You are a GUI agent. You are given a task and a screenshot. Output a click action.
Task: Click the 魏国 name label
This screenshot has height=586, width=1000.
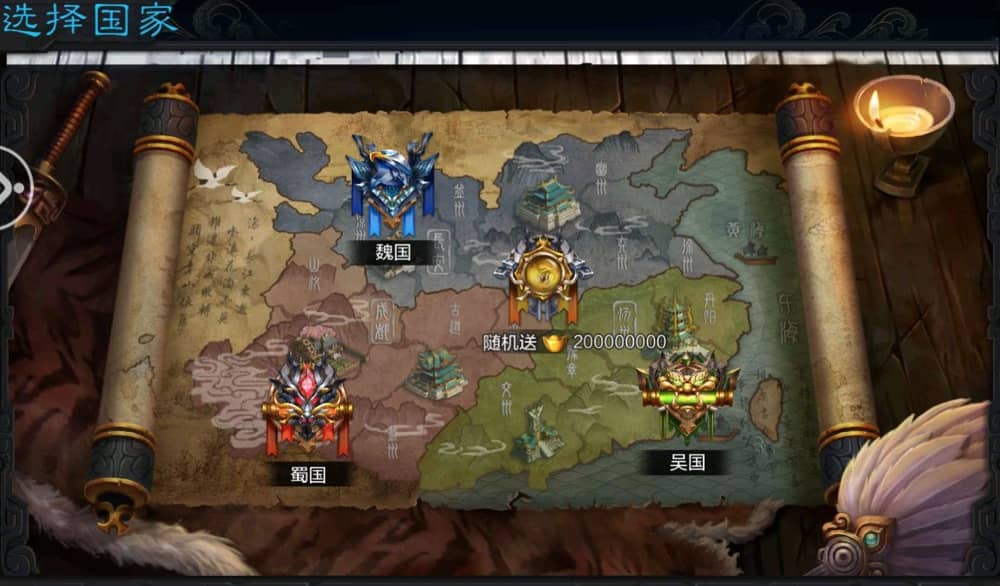point(392,252)
